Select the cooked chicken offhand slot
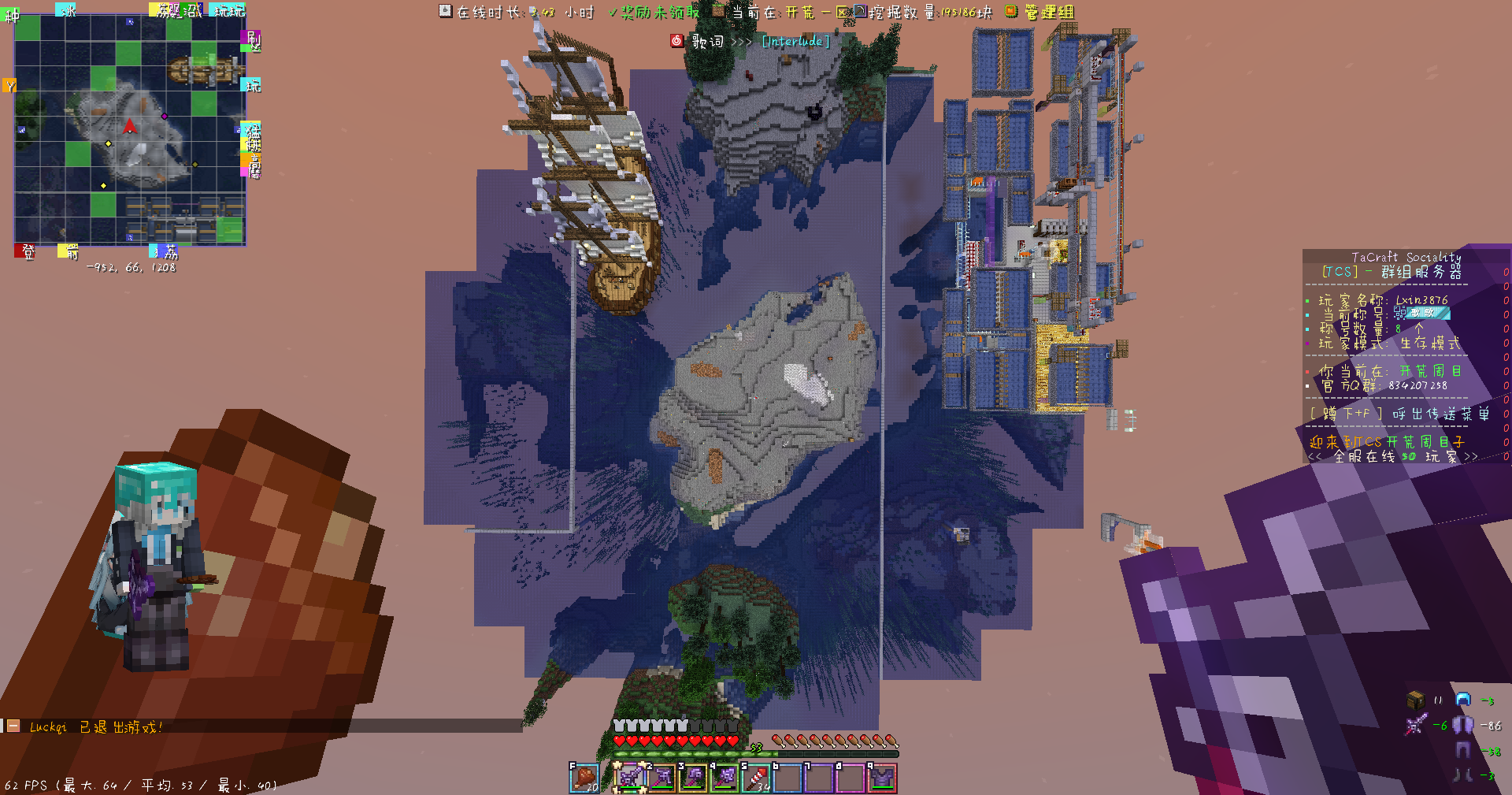This screenshot has width=1512, height=795. (x=584, y=778)
